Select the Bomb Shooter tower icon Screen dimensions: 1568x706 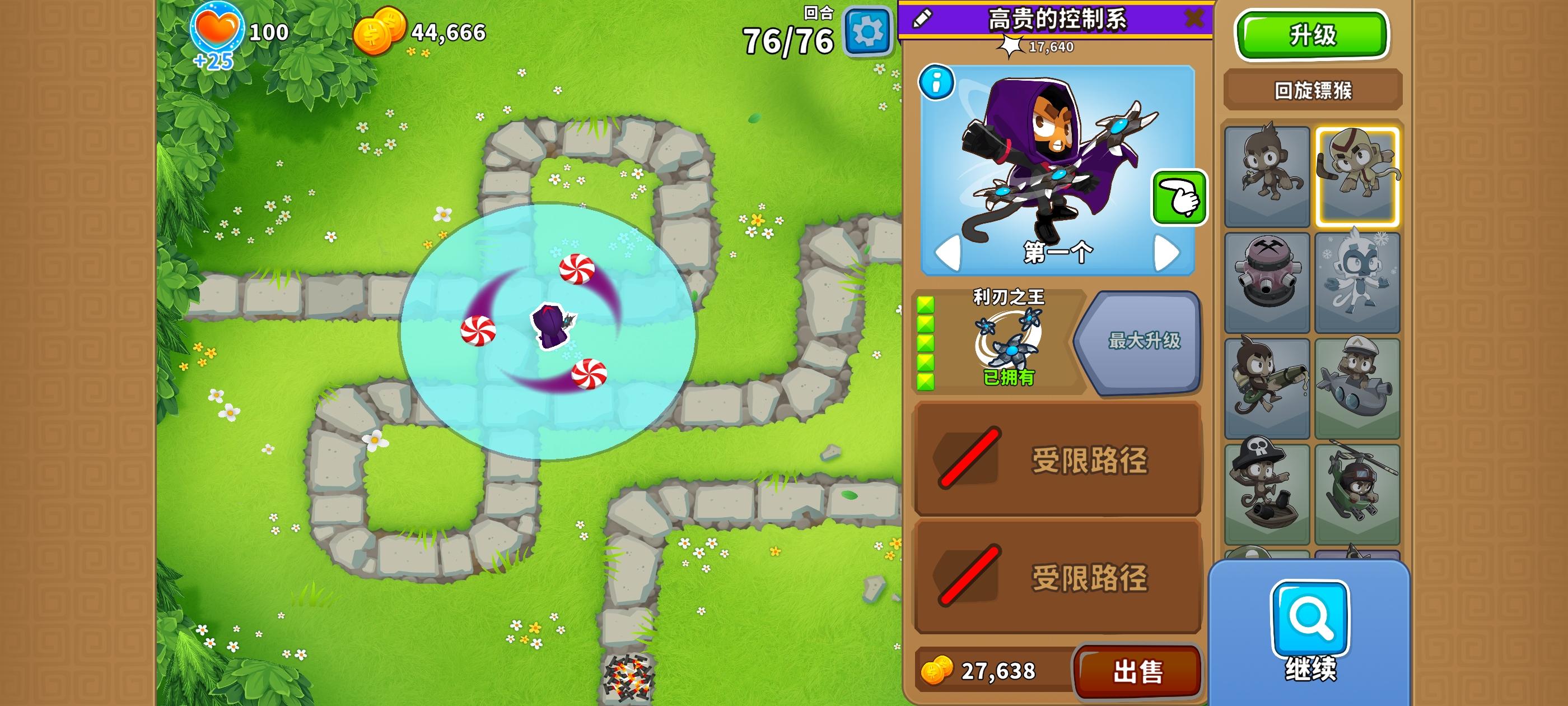point(1267,281)
